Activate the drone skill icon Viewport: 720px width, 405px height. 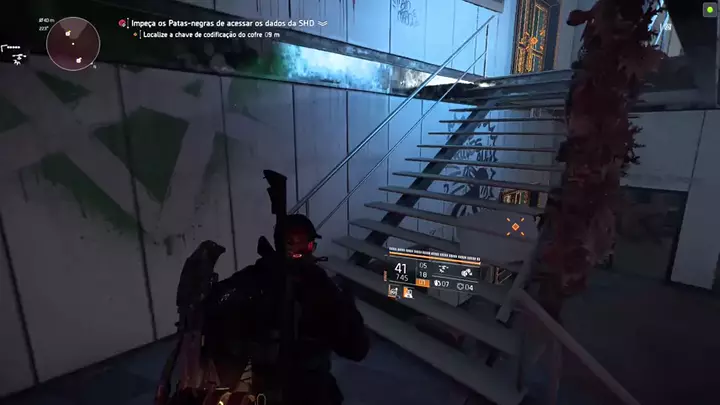pos(440,271)
